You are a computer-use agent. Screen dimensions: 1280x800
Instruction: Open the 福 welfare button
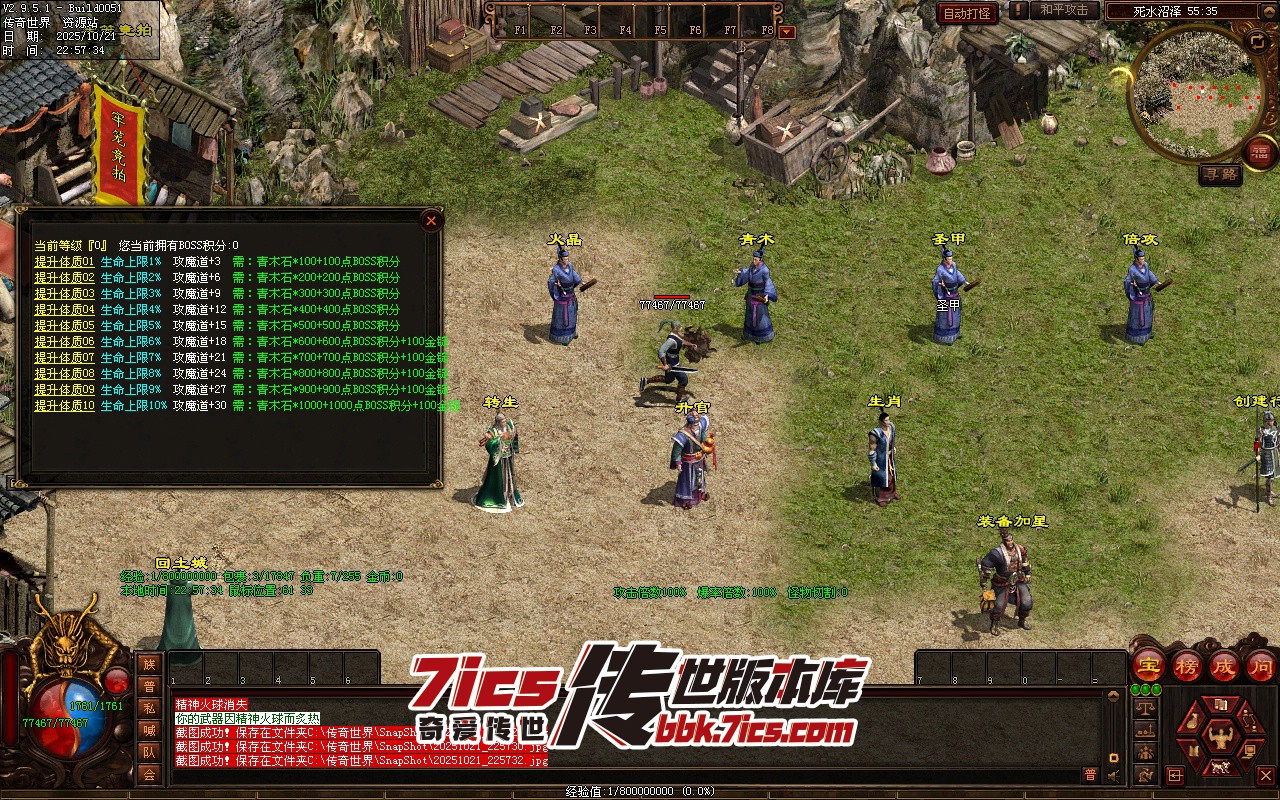[x=1260, y=152]
